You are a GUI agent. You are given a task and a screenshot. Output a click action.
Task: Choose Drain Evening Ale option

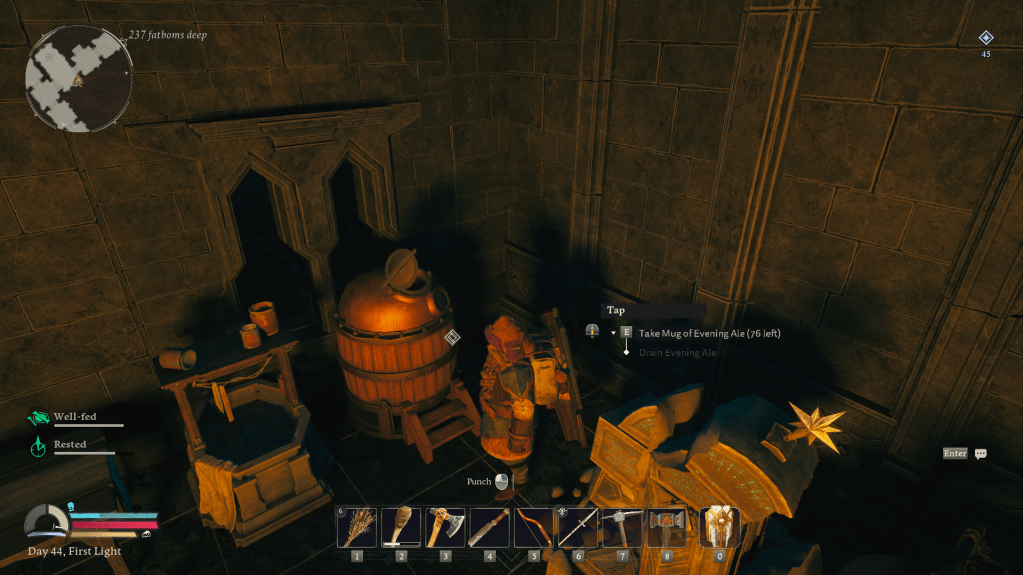pos(678,352)
